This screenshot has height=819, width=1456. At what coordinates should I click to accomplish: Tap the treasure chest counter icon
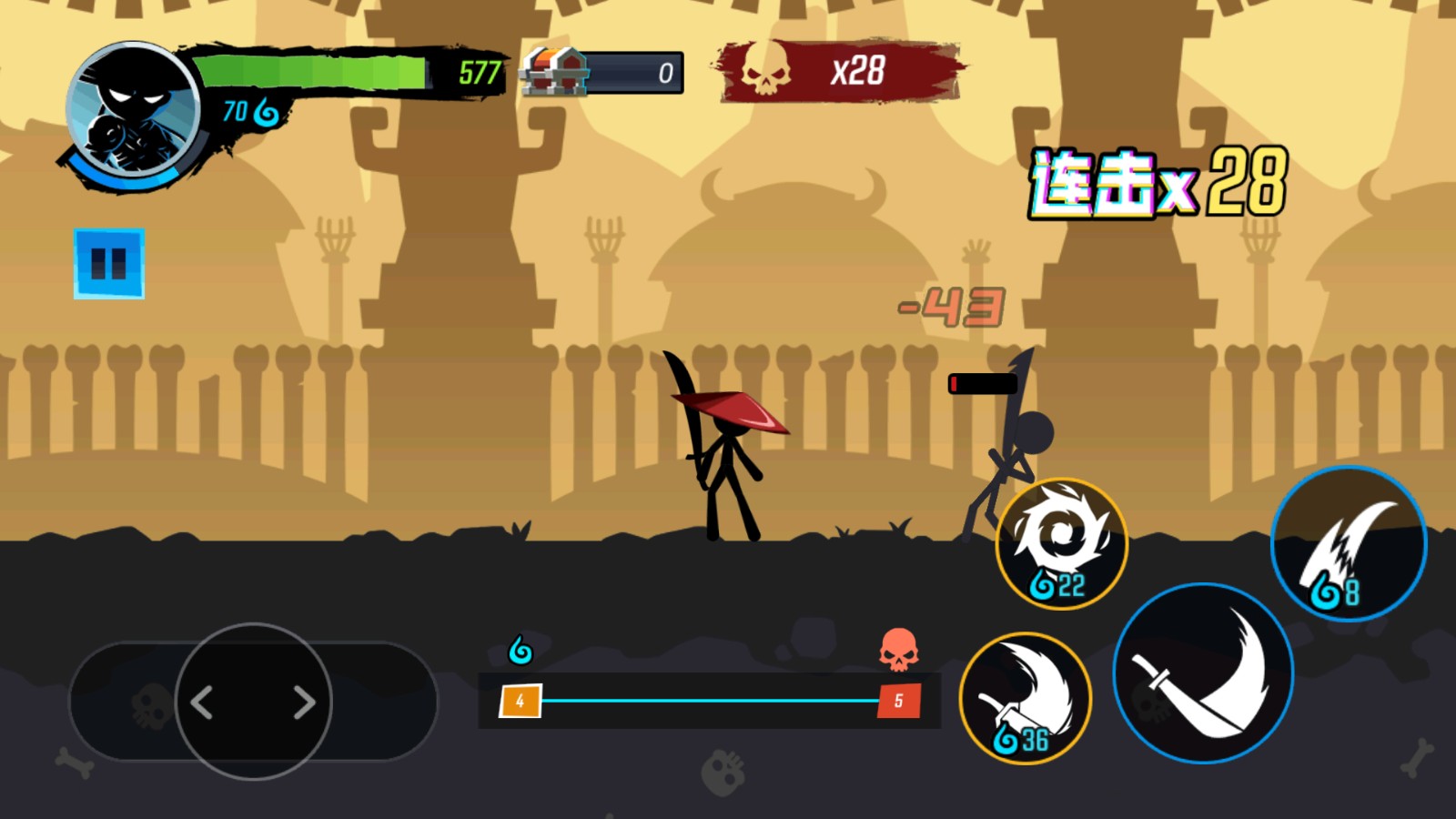coord(551,71)
